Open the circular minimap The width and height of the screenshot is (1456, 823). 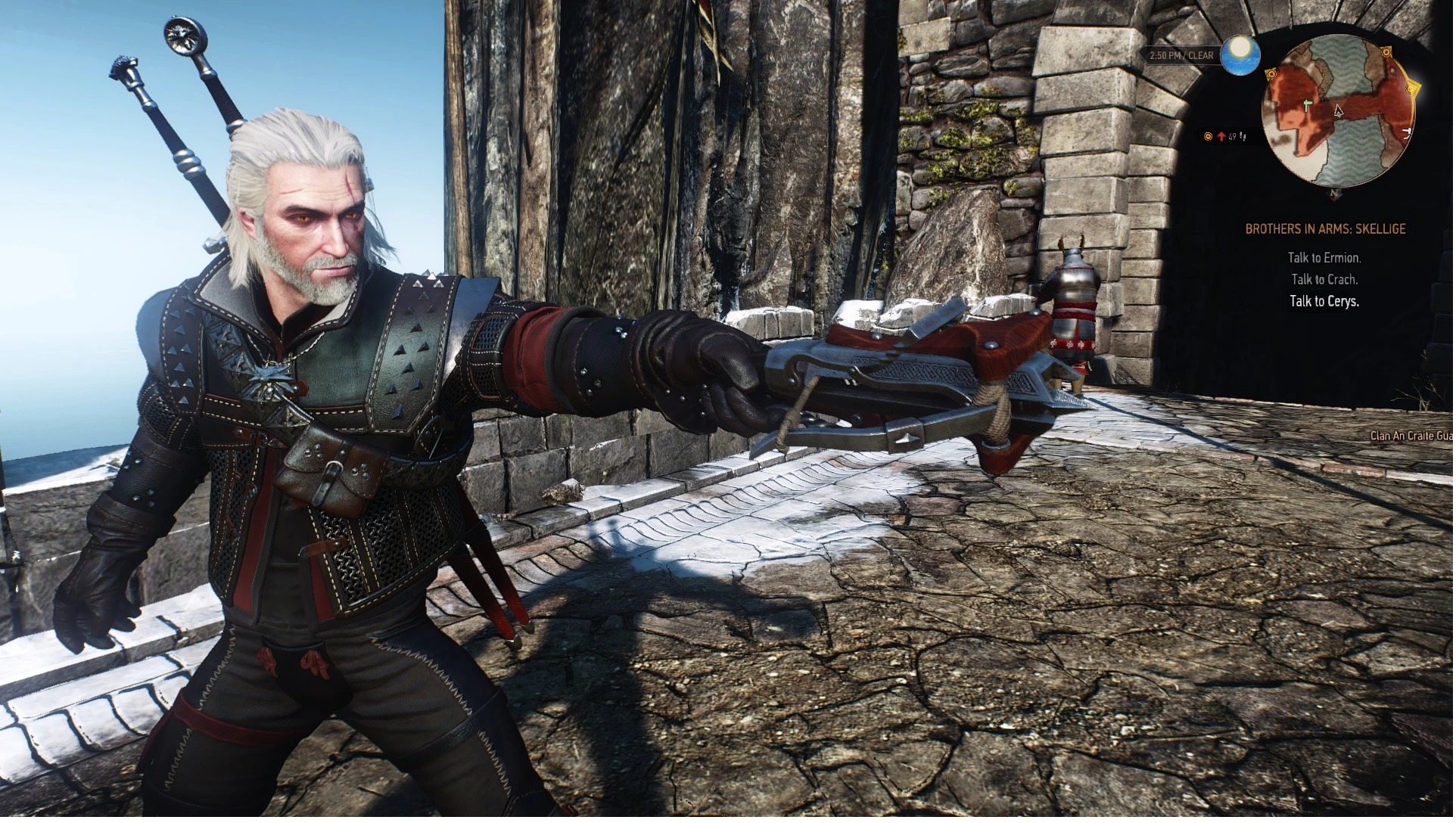click(1340, 112)
